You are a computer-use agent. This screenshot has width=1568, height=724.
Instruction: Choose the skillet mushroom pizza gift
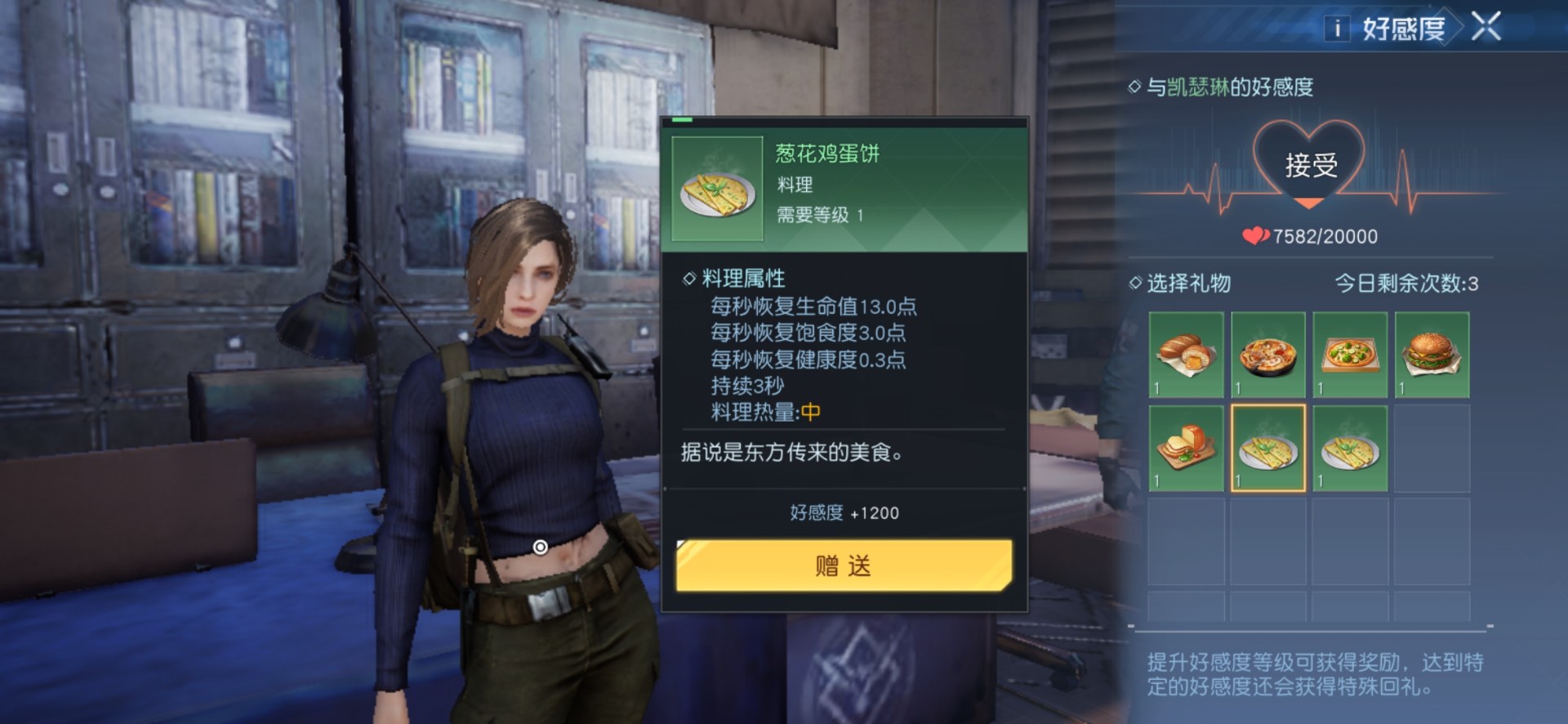click(1267, 355)
